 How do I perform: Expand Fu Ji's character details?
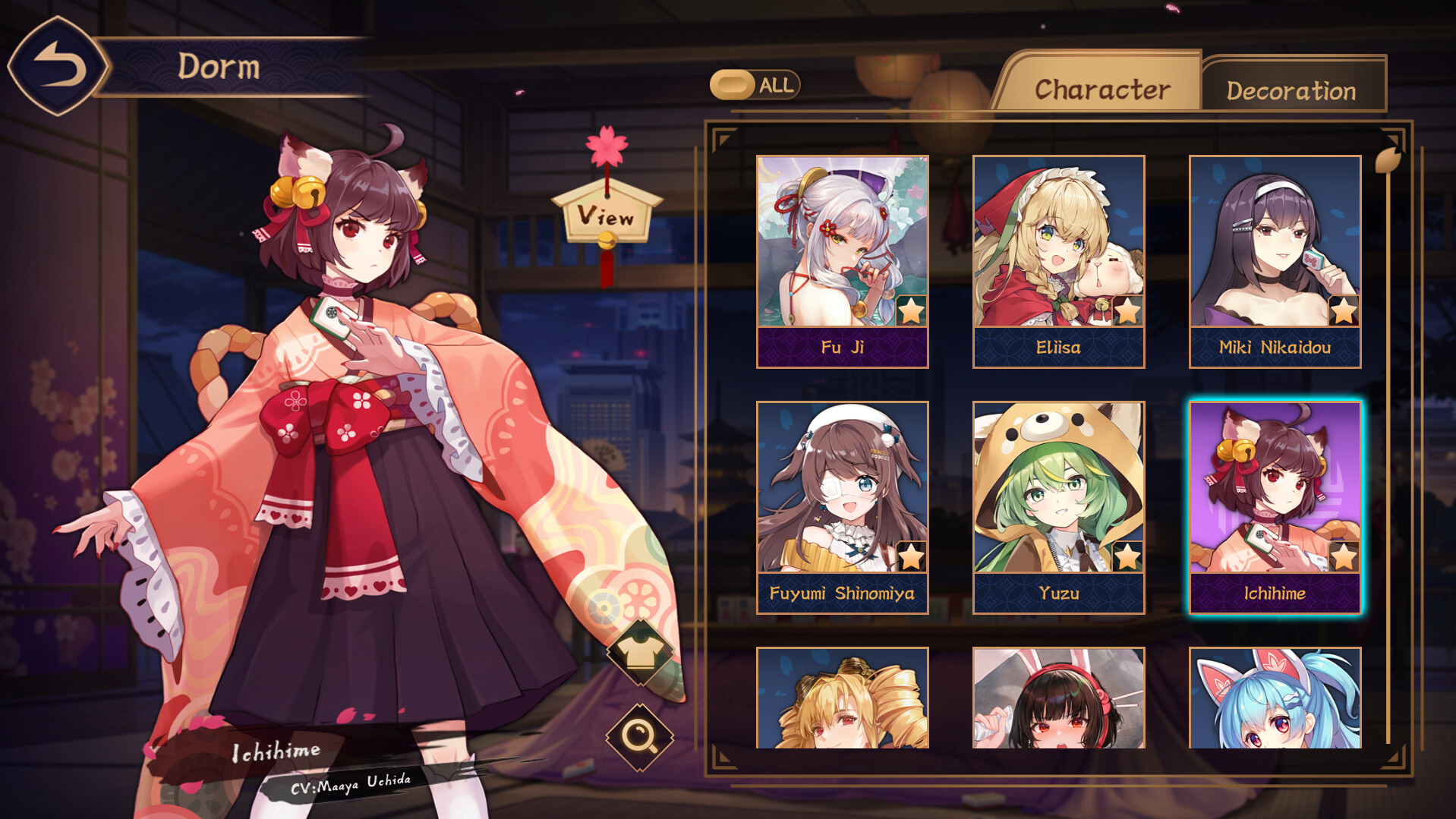842,243
